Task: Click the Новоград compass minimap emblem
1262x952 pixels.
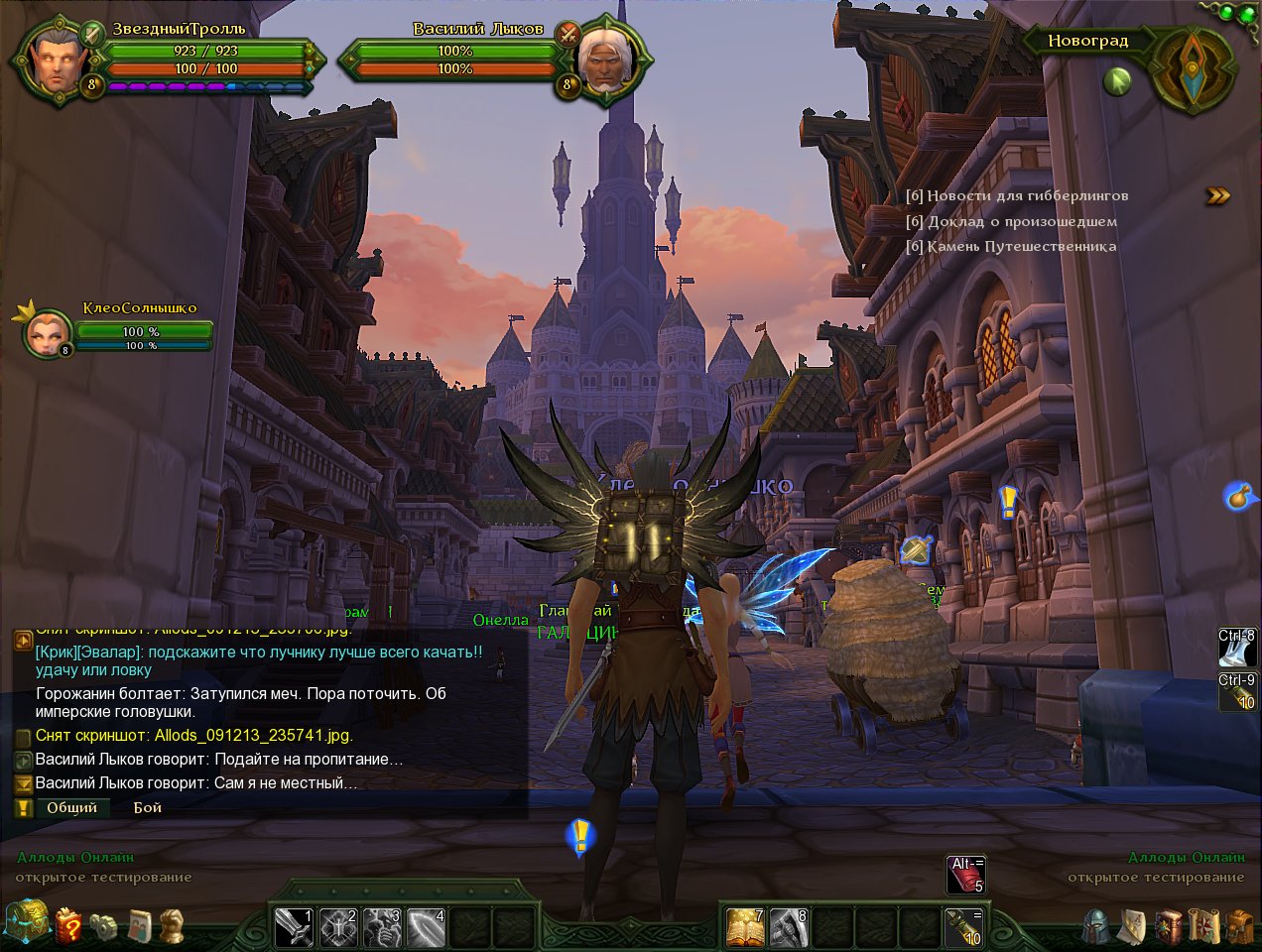Action: [x=1194, y=69]
